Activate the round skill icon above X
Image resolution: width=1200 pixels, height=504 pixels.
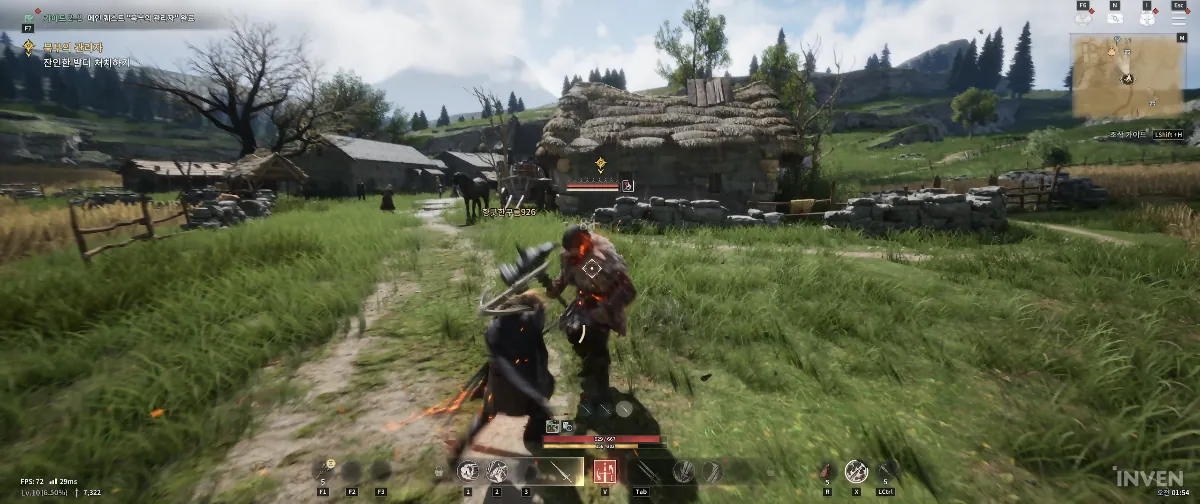(856, 471)
